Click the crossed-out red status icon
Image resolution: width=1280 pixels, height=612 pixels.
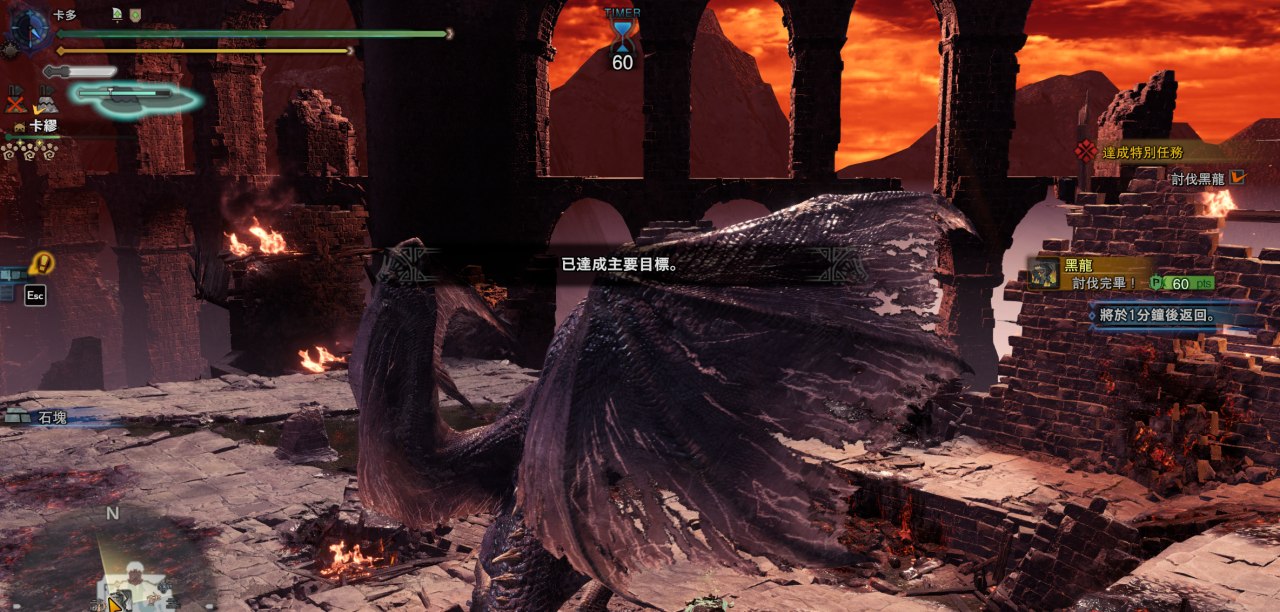pyautogui.click(x=15, y=100)
